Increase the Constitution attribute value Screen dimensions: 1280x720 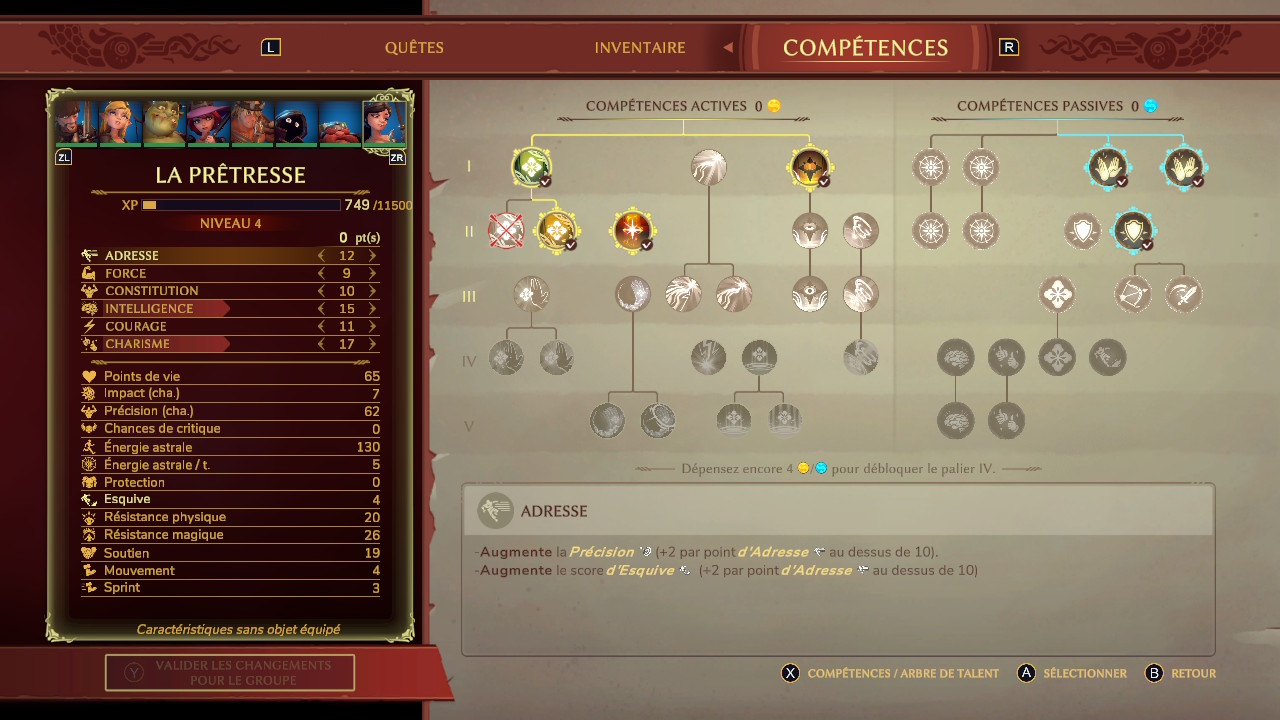click(373, 291)
